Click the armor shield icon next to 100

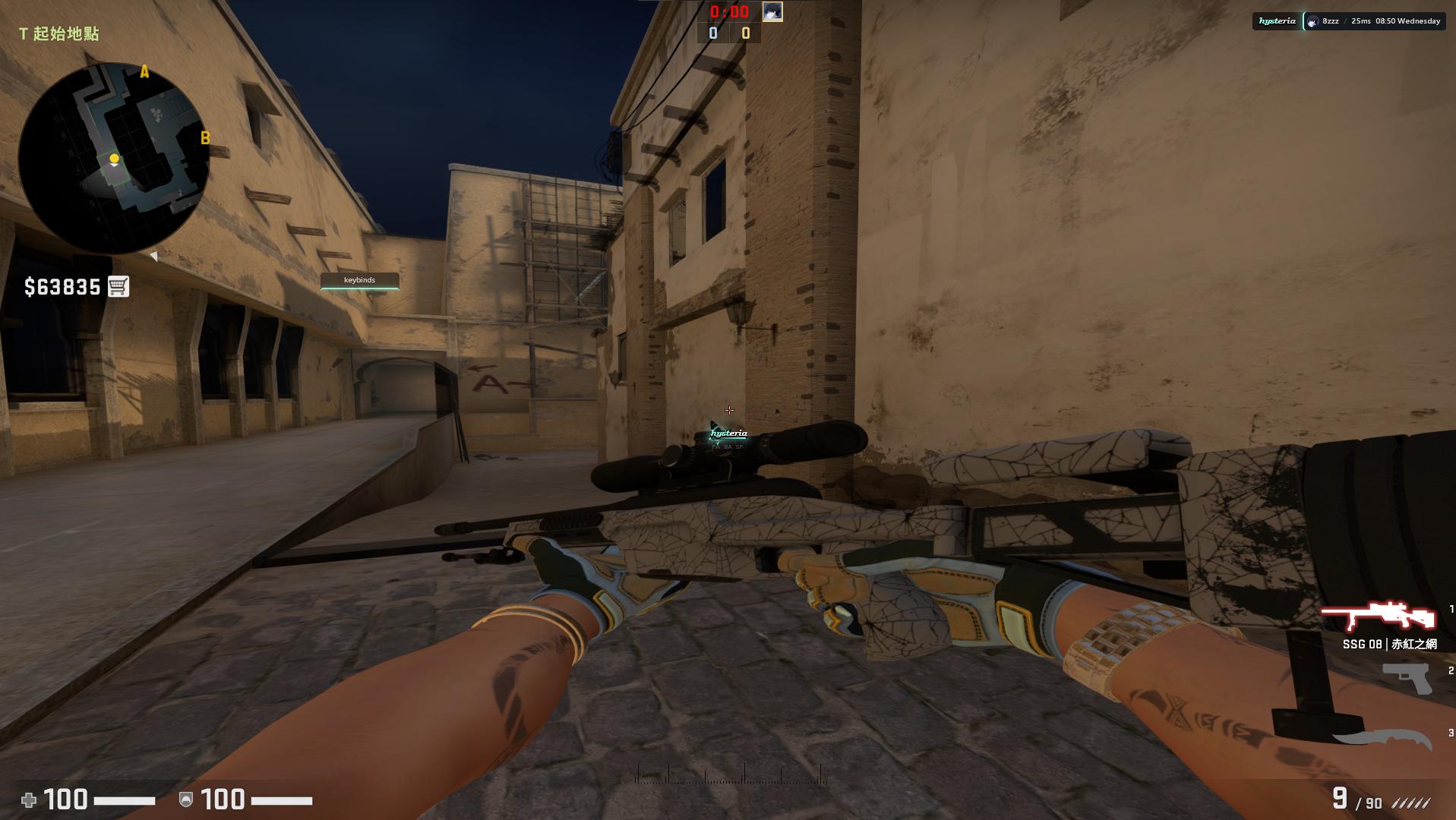(185, 799)
